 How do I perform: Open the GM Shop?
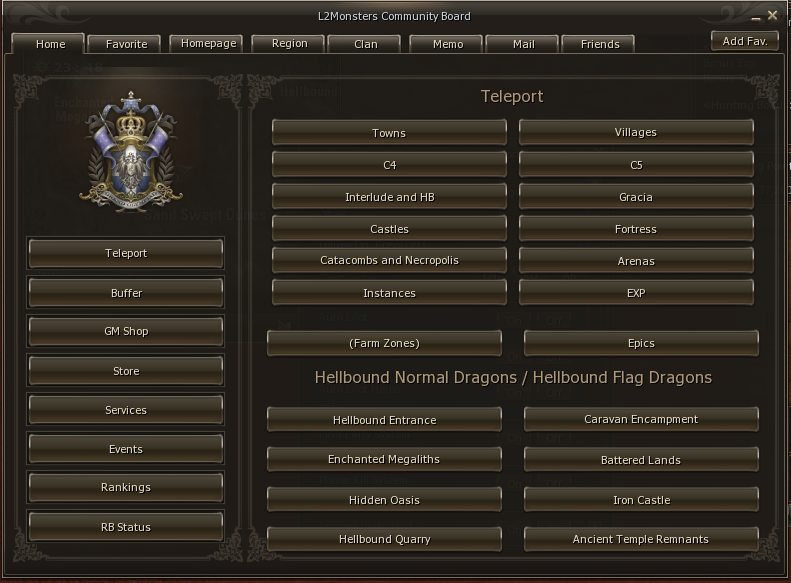point(126,331)
